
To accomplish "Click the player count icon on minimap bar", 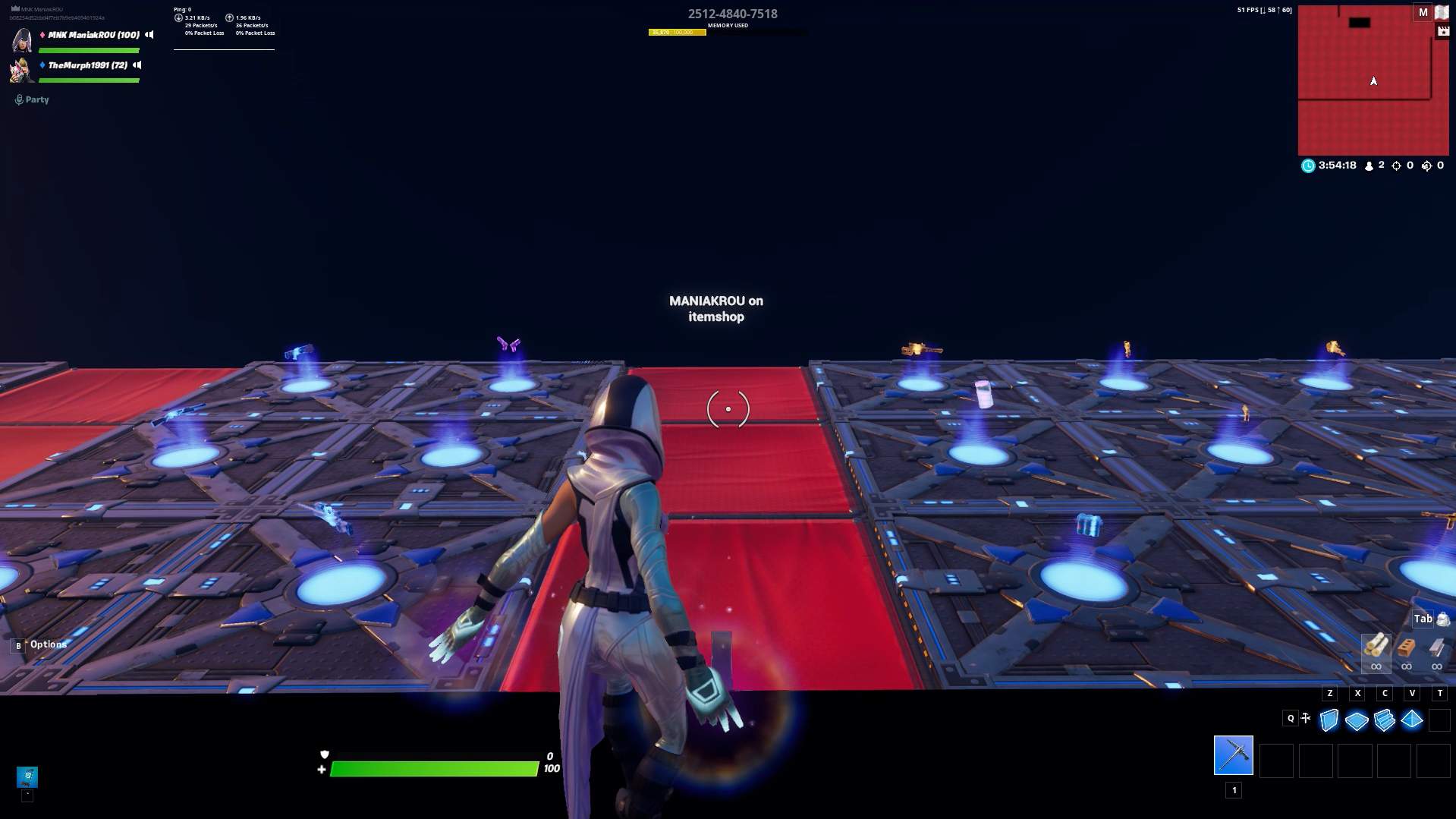I will (1368, 165).
